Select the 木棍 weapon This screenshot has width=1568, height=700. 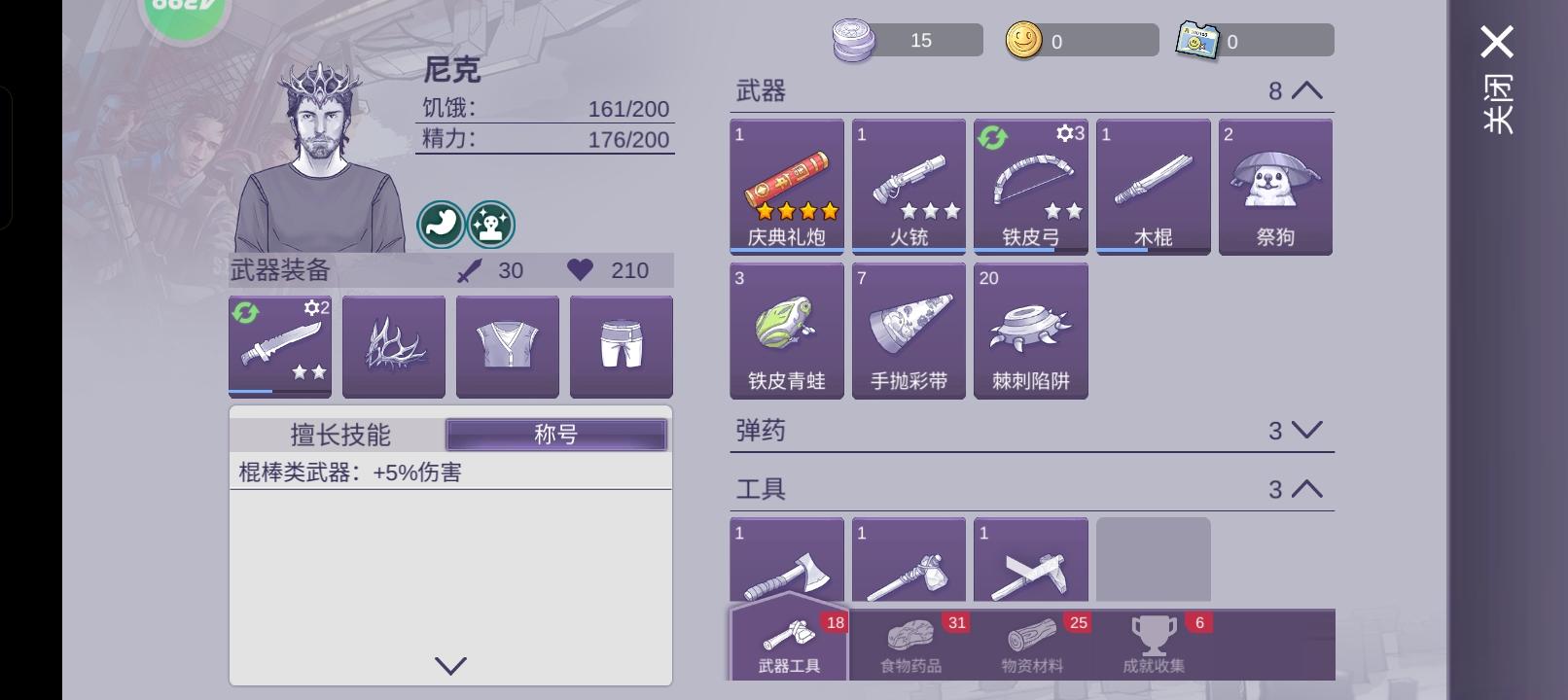pyautogui.click(x=1152, y=185)
